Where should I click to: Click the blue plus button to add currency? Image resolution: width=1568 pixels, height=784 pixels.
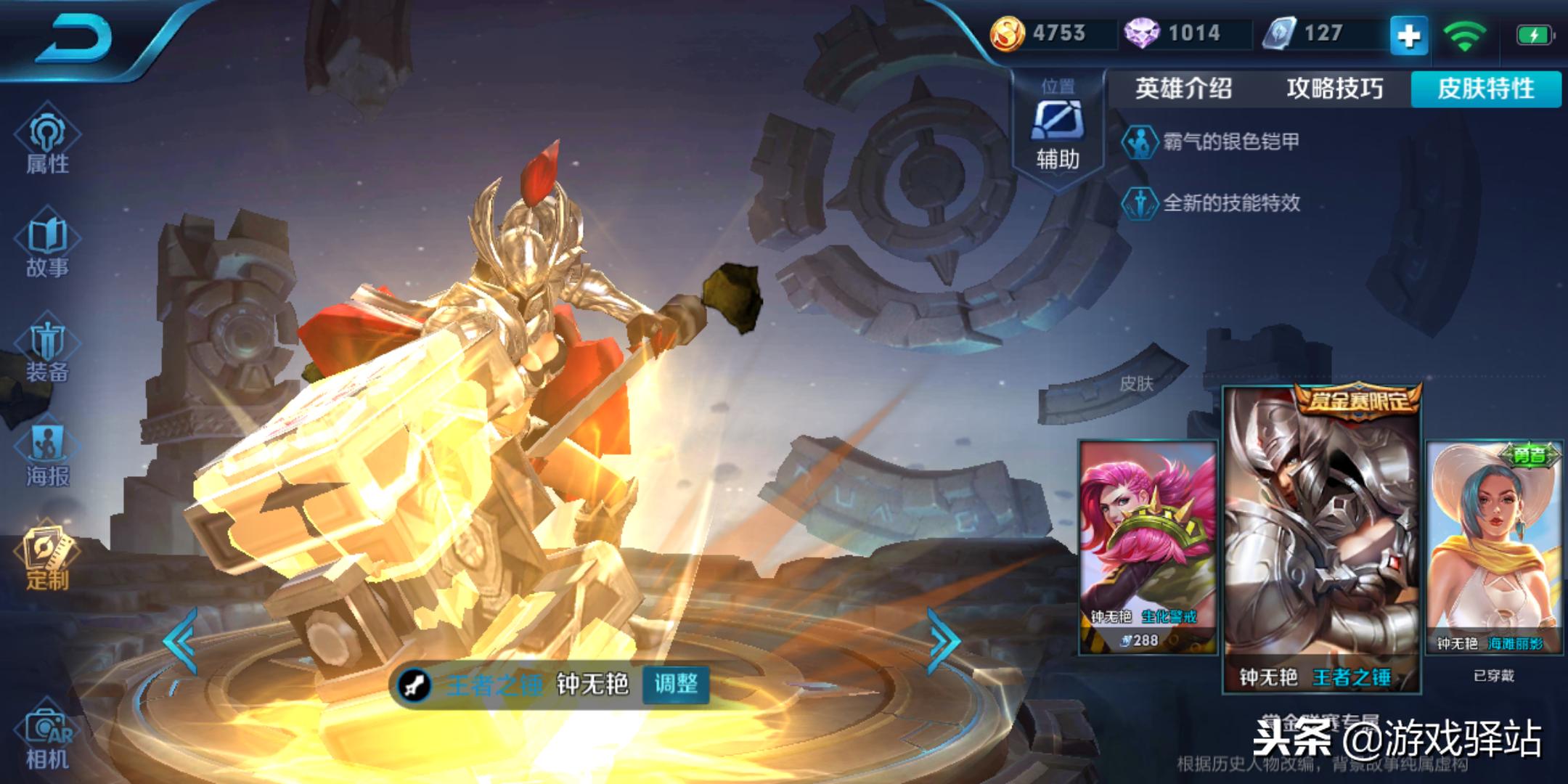tap(1408, 36)
